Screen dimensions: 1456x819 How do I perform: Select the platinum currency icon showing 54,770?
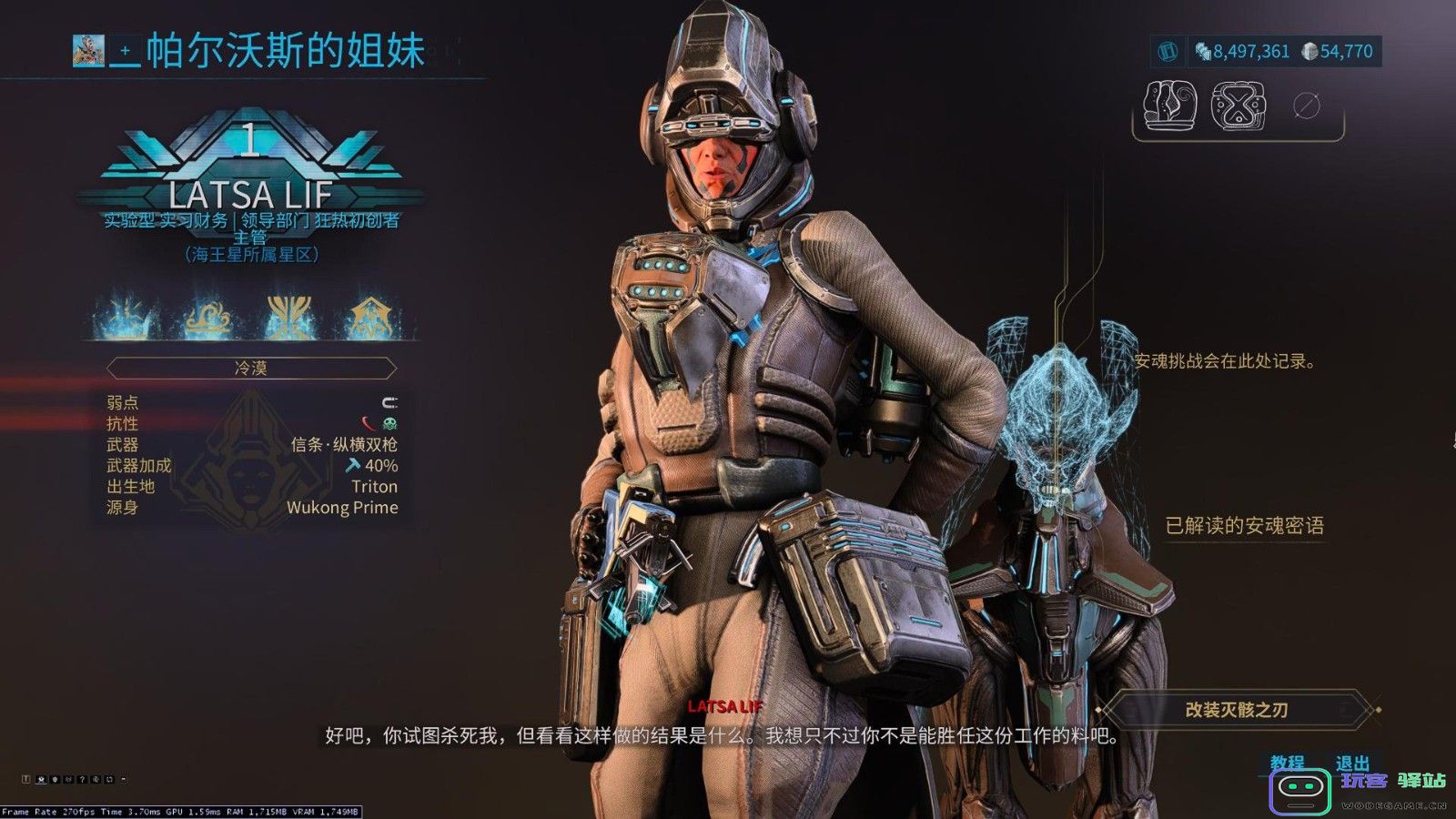[1311, 52]
